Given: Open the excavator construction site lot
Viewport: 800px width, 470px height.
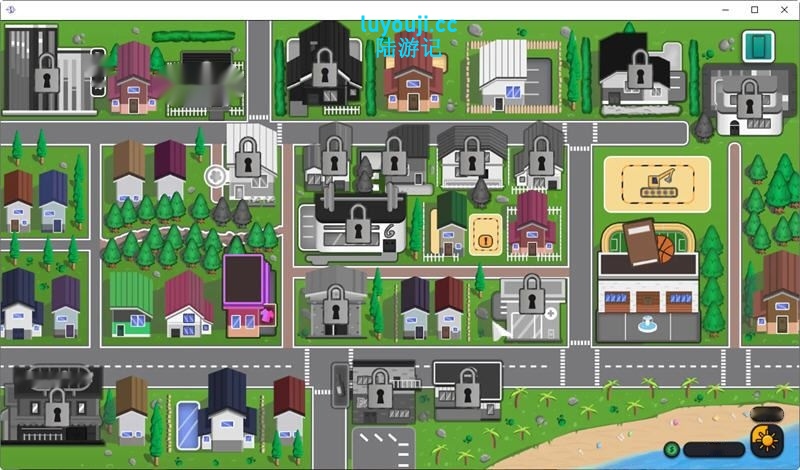Looking at the screenshot, I should point(657,183).
